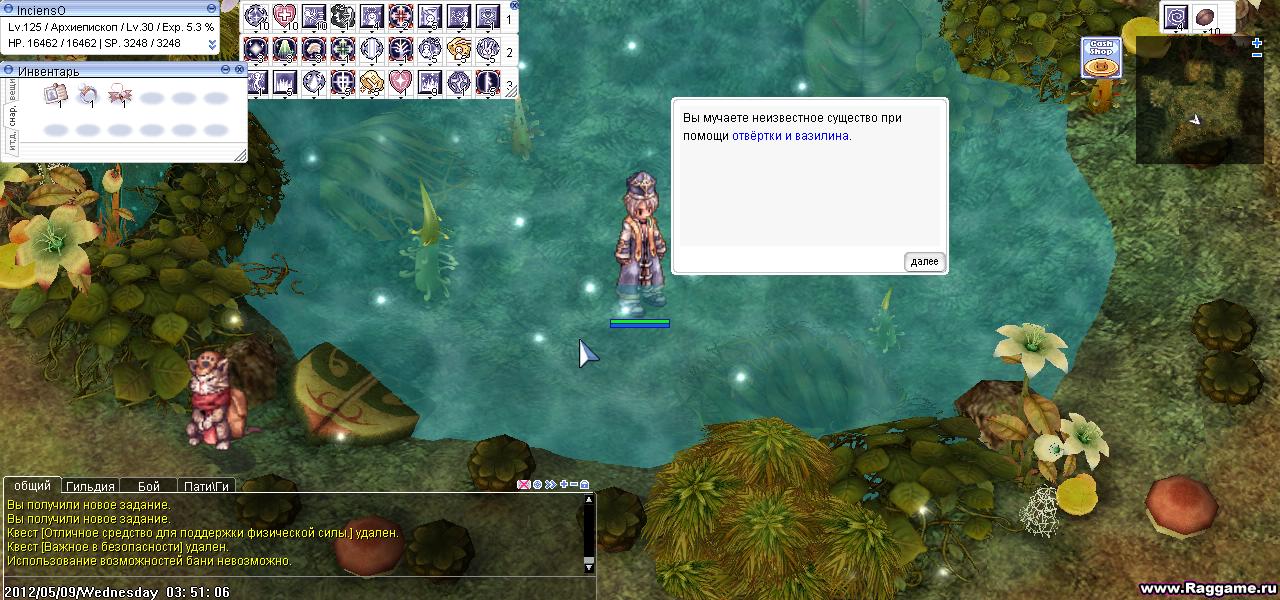Open the "Пати\Ги" chat tab

point(206,486)
